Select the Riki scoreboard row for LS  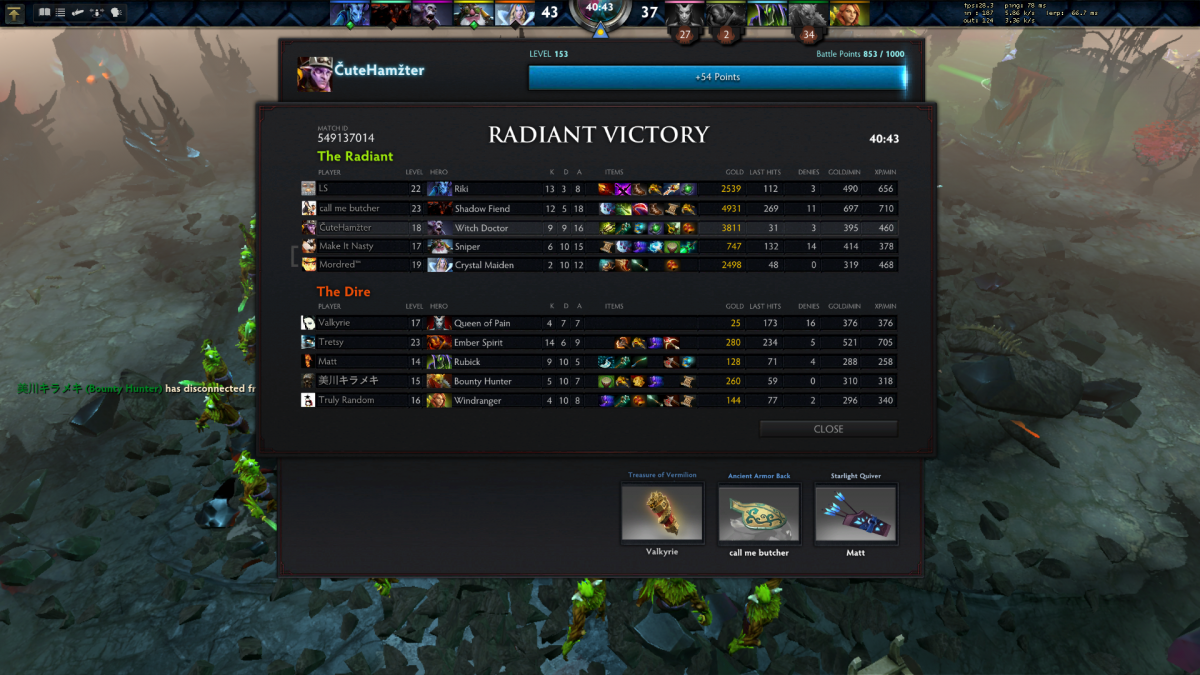click(x=600, y=189)
